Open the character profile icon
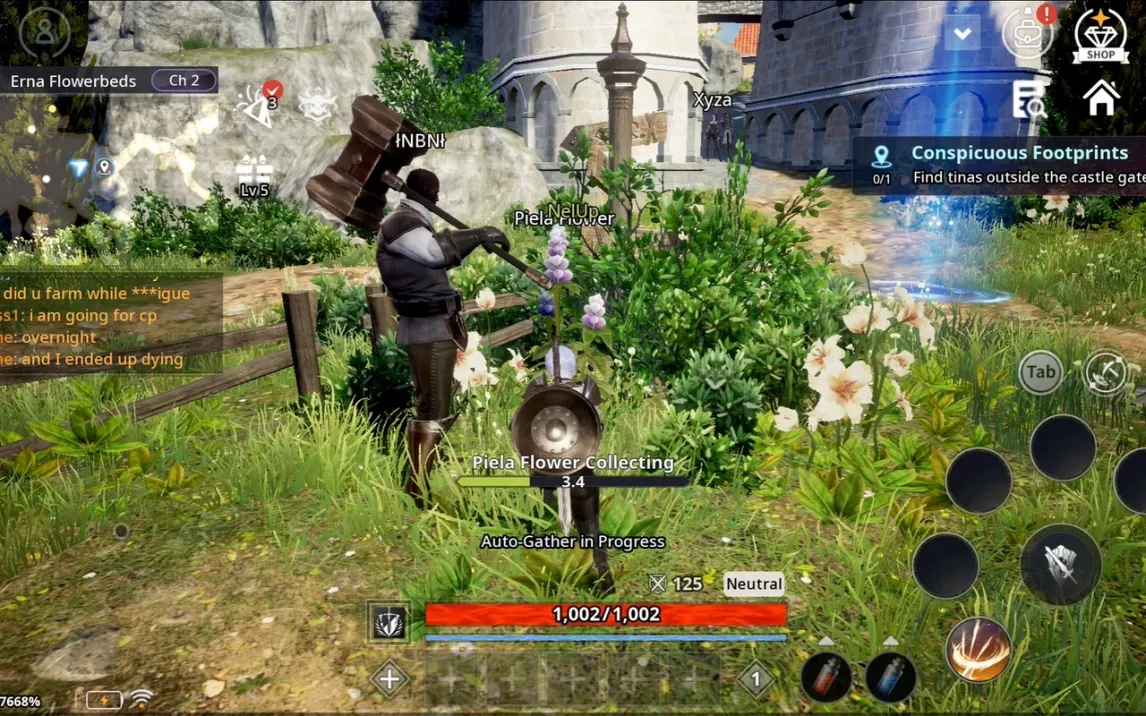Screen dimensions: 1146x716 pyautogui.click(x=45, y=31)
